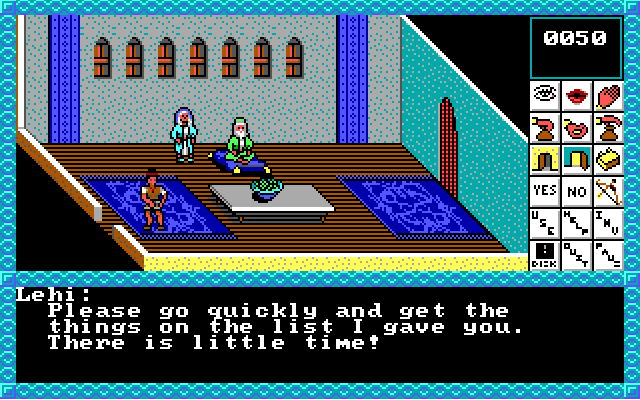Choose the QUIT button
Screen dimensions: 640x400
(577, 254)
